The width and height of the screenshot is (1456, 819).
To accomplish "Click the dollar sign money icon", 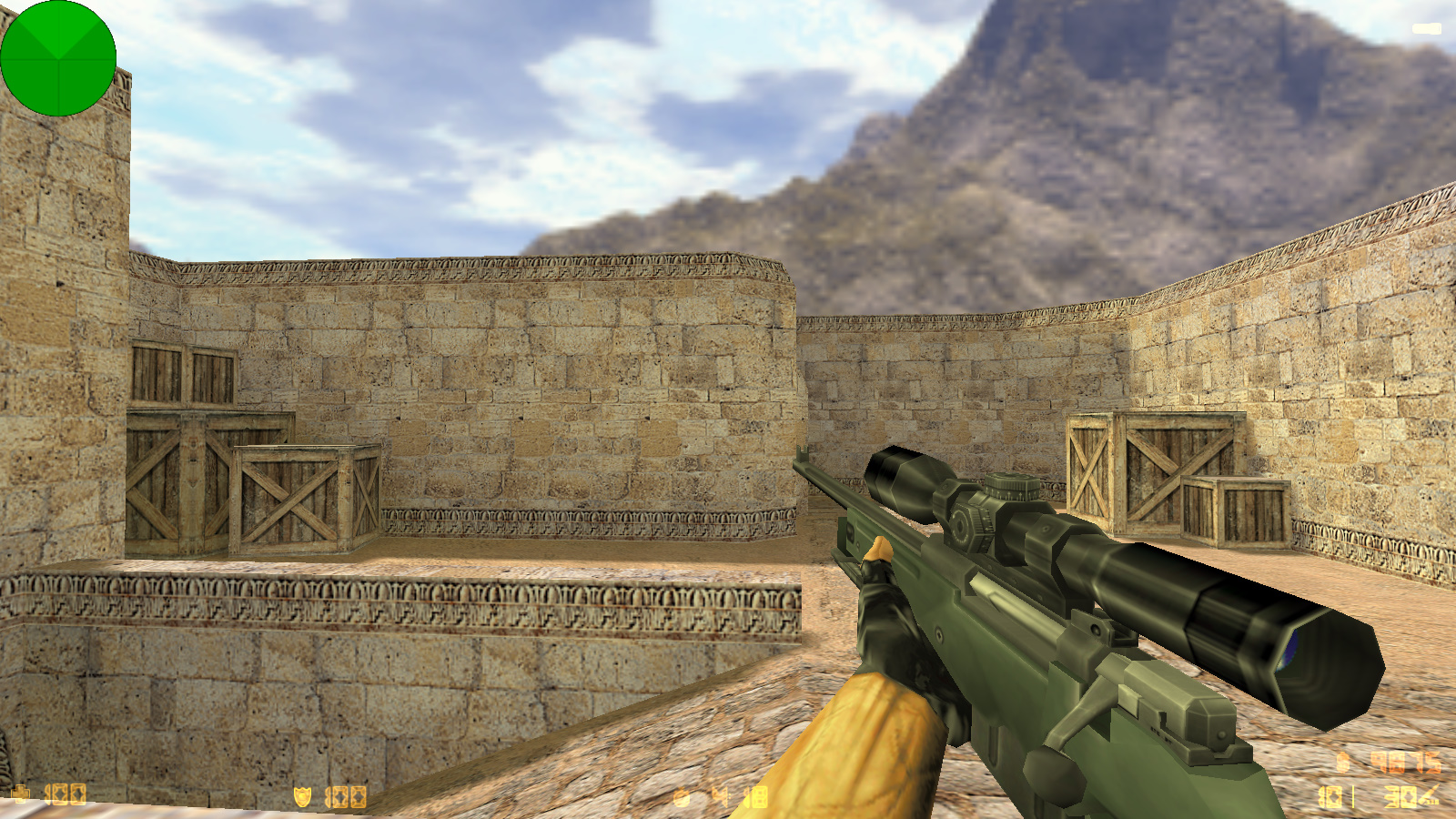I will coord(1342,763).
